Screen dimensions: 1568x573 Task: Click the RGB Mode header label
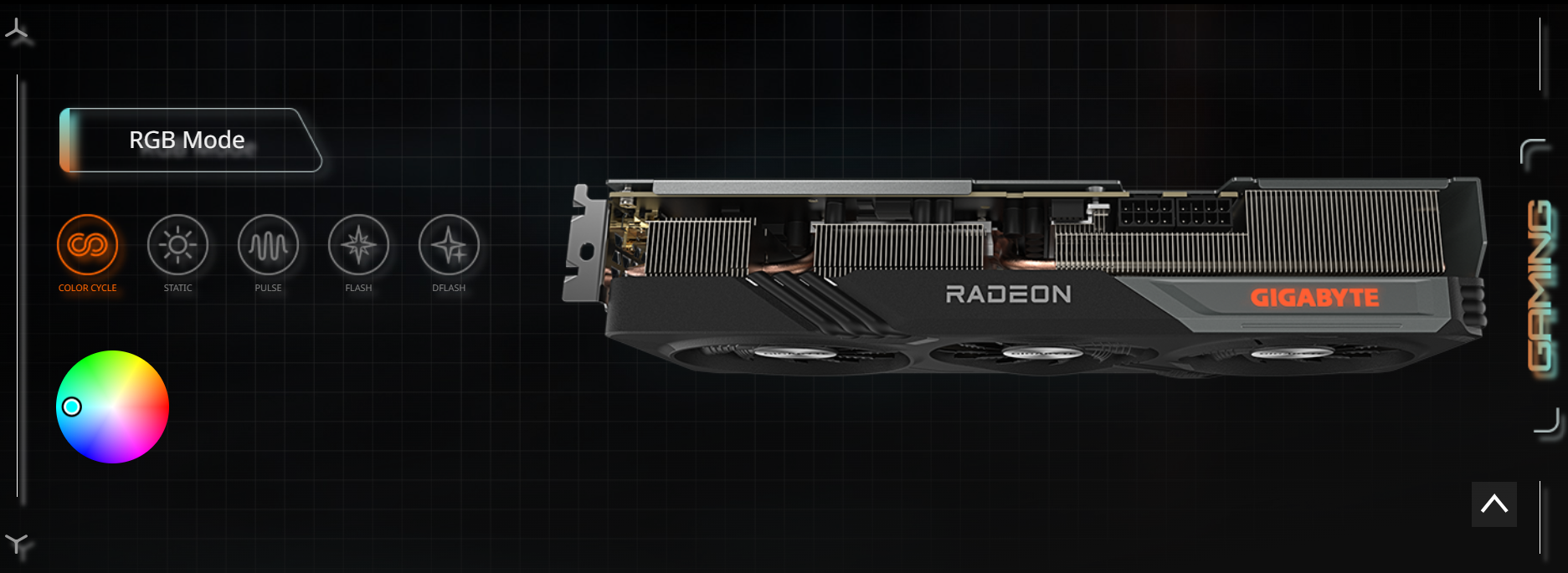[188, 140]
